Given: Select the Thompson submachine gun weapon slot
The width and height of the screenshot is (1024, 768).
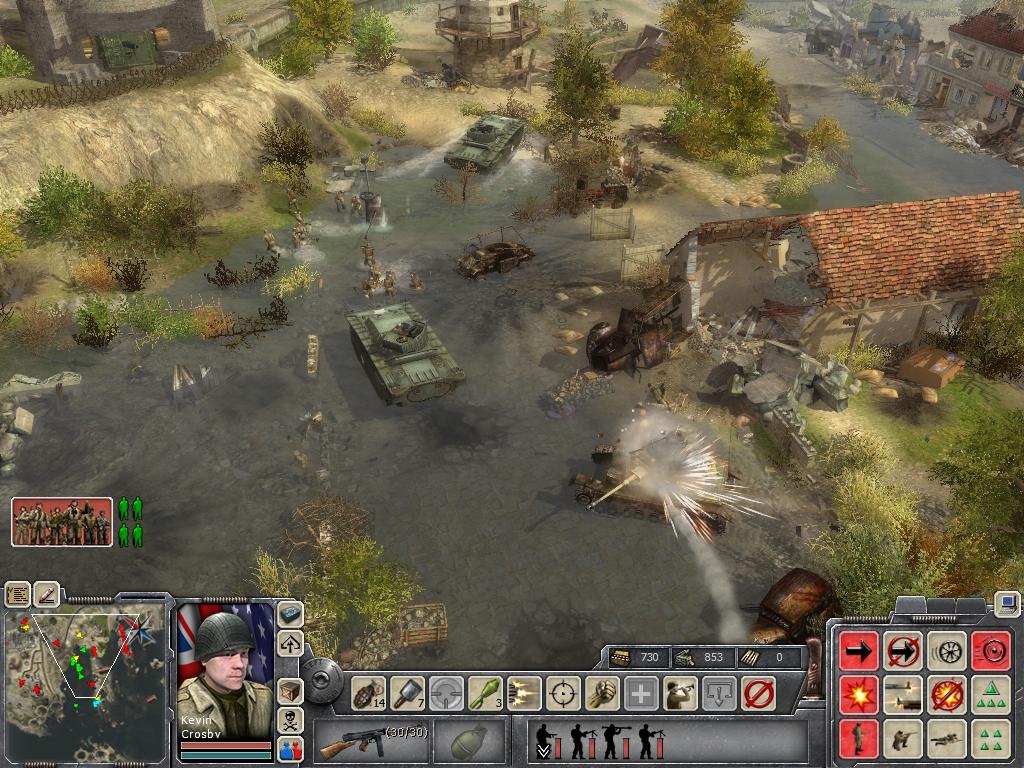Looking at the screenshot, I should pos(372,741).
